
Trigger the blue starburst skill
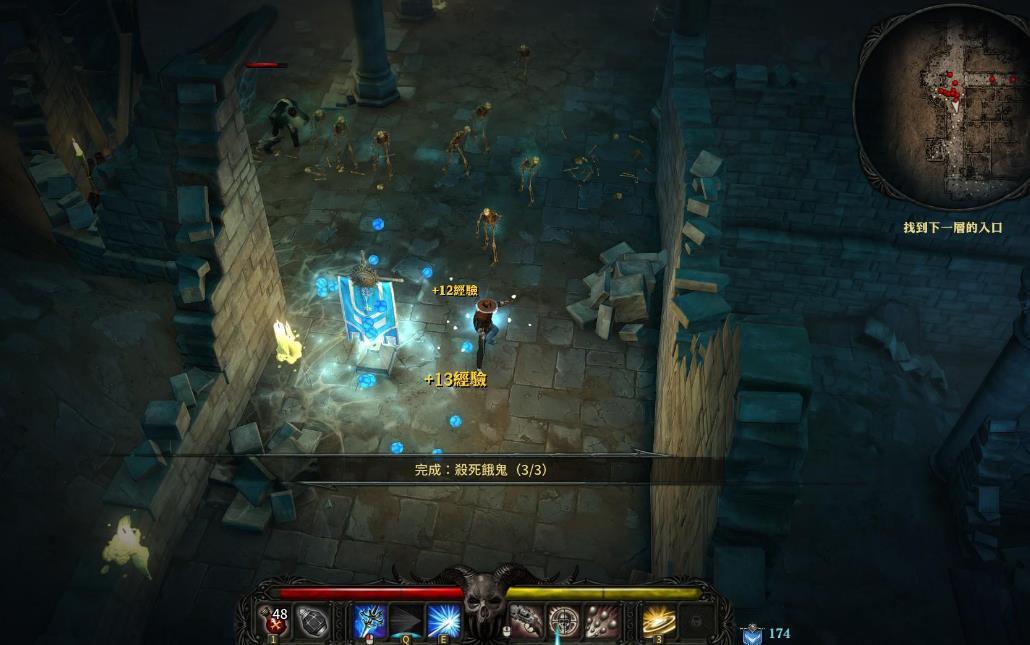click(x=443, y=621)
